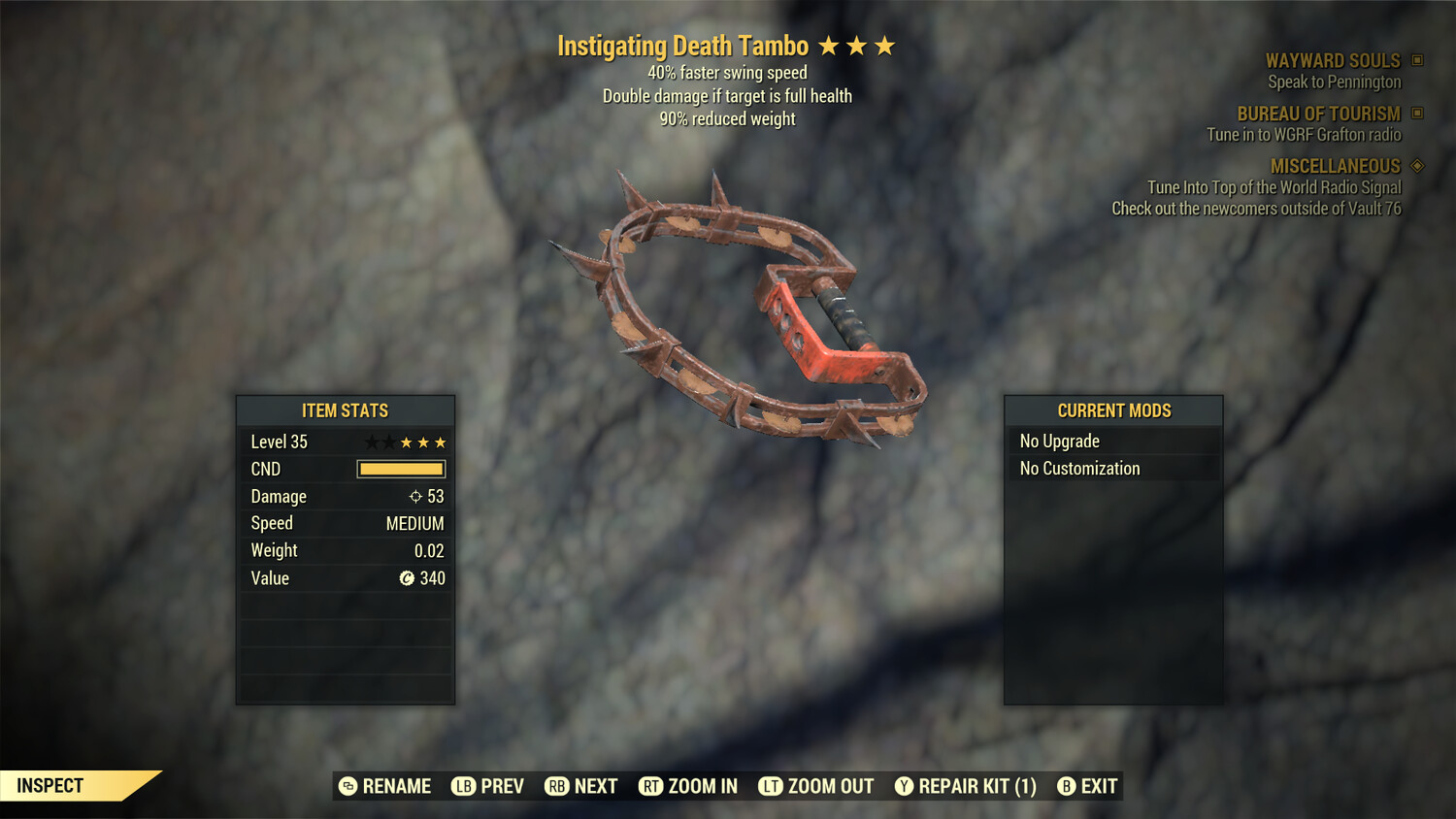This screenshot has width=1456, height=819.
Task: Expand the WAYWARD SOULS quest entry
Action: coord(1335,60)
